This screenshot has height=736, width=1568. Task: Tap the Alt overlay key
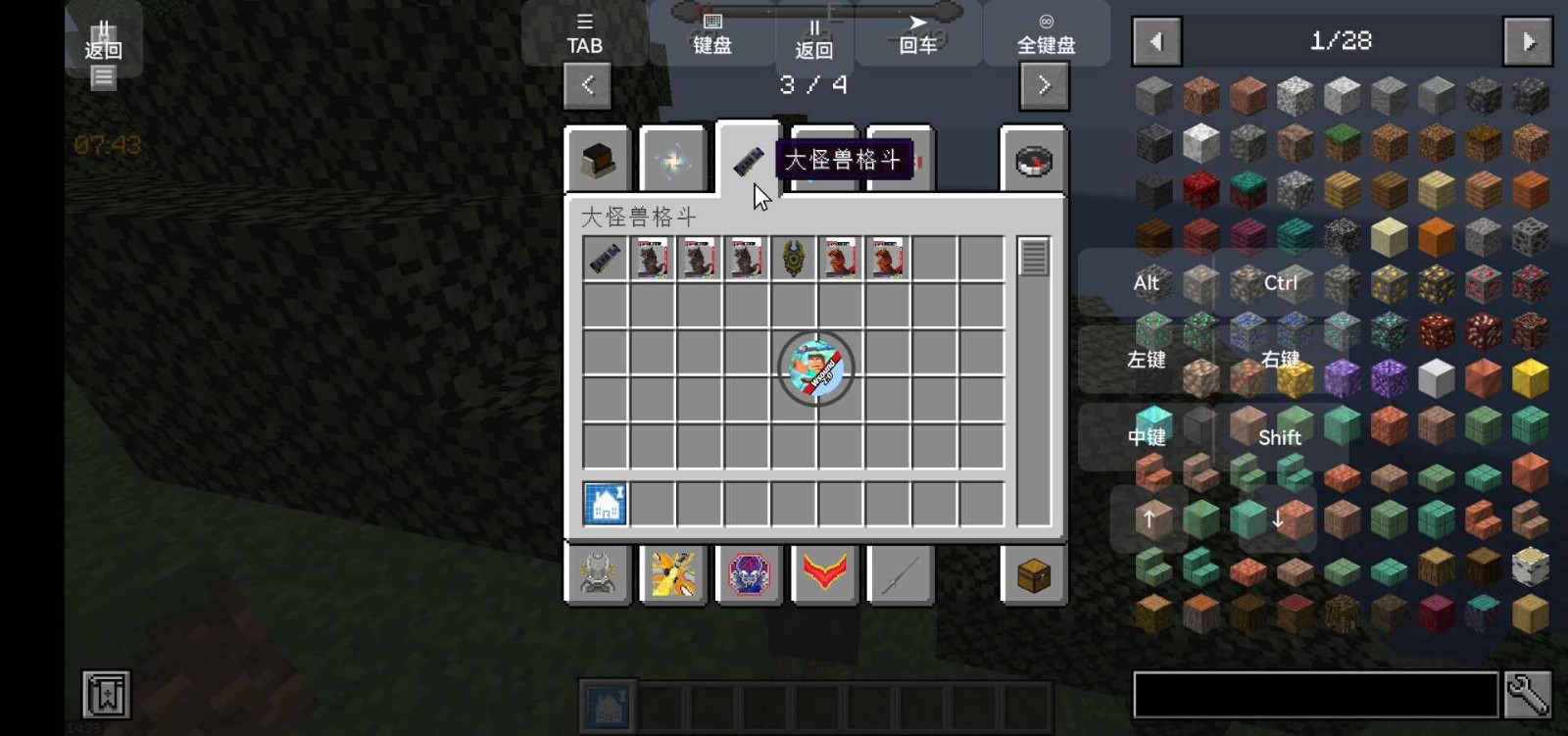(1146, 283)
